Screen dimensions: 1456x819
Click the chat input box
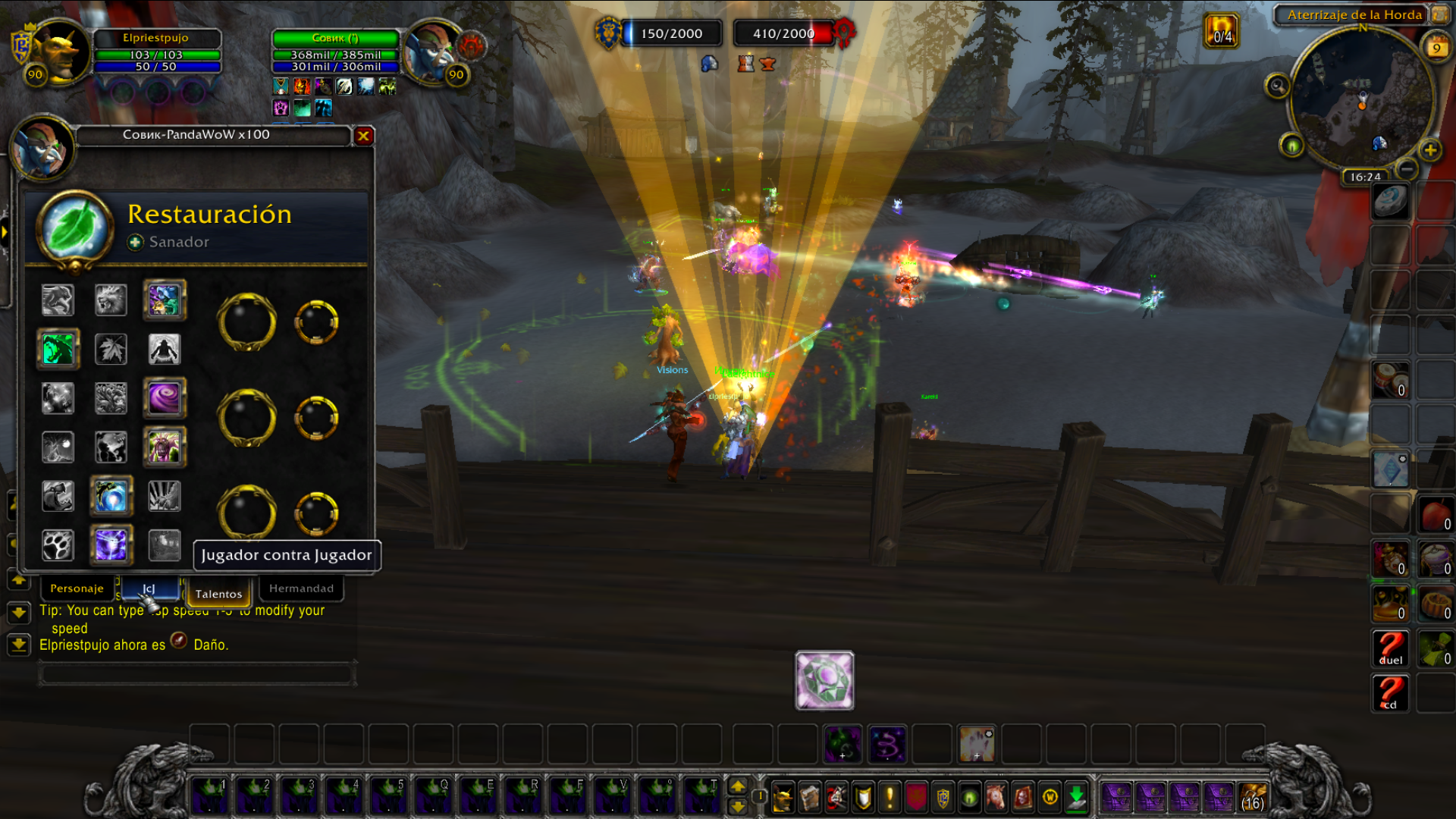197,673
